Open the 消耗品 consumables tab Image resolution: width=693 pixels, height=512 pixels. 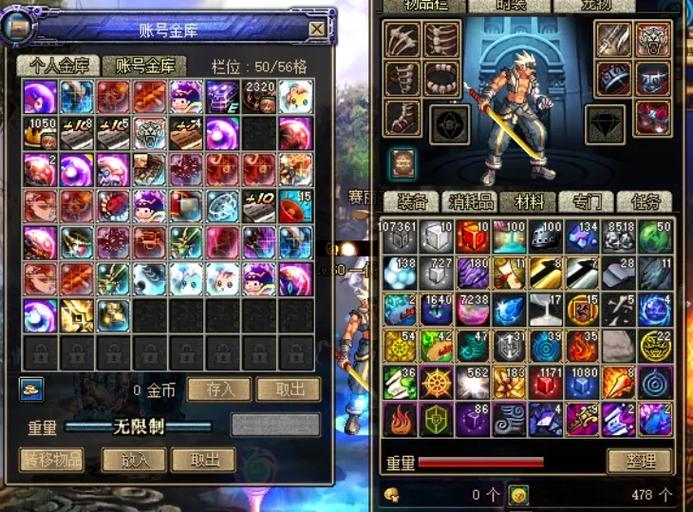[470, 201]
